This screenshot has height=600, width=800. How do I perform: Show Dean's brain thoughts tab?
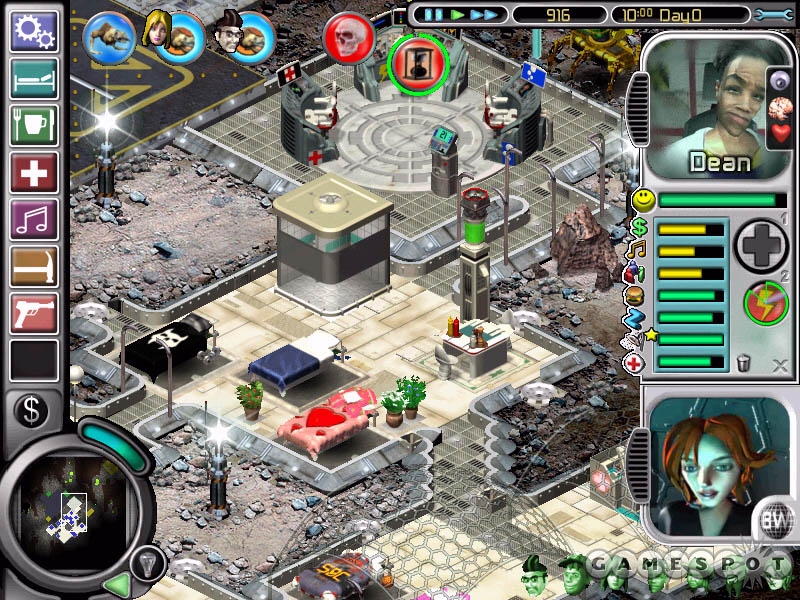(781, 108)
